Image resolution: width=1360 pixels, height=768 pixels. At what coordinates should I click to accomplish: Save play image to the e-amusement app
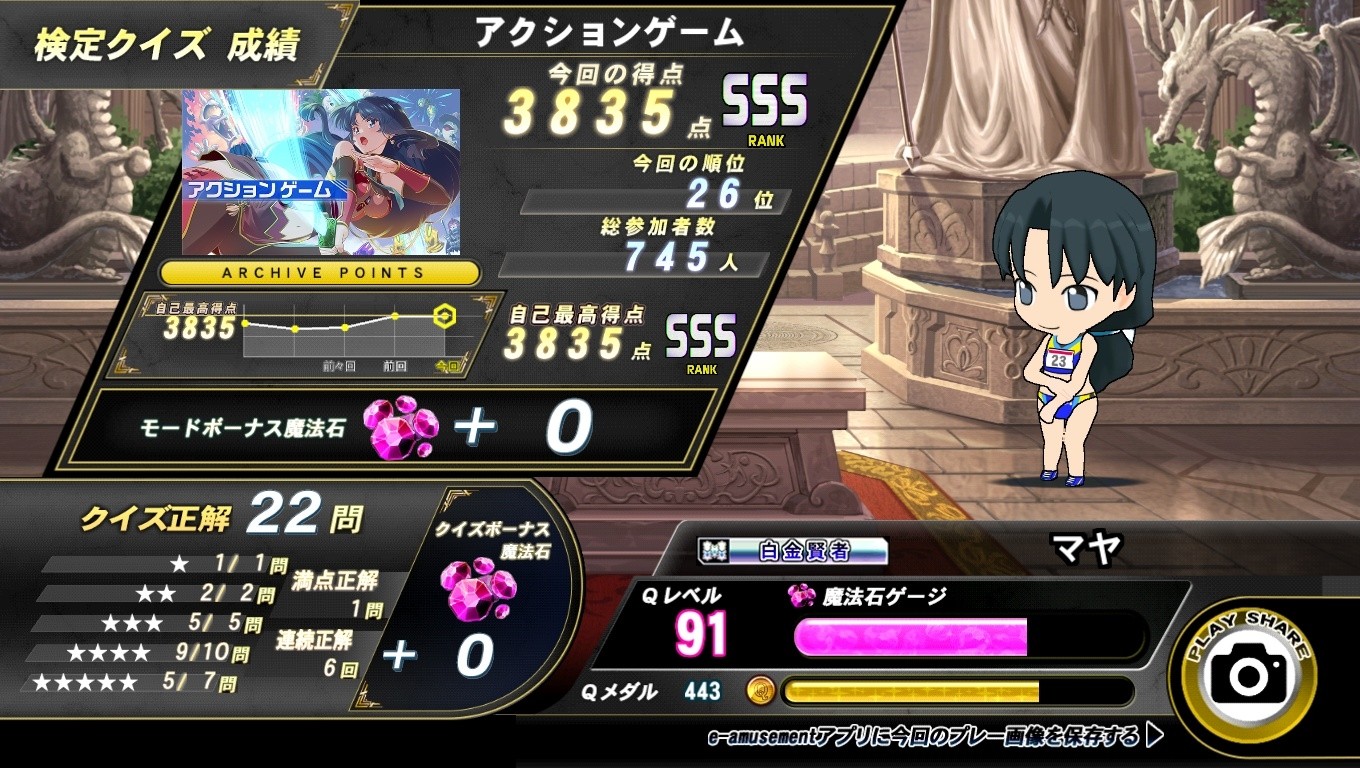935,737
